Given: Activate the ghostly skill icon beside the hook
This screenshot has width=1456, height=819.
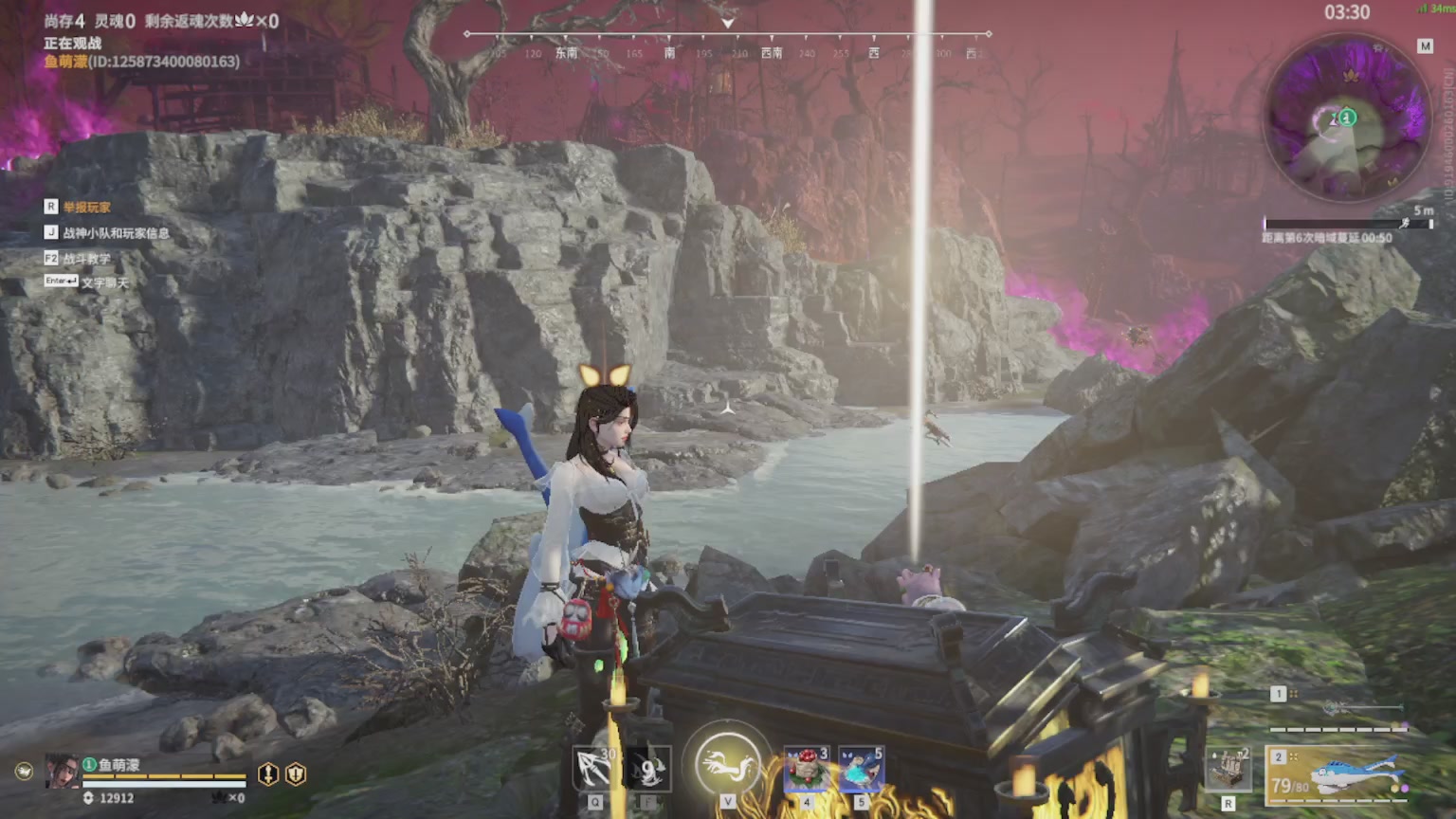Looking at the screenshot, I should pos(648,769).
